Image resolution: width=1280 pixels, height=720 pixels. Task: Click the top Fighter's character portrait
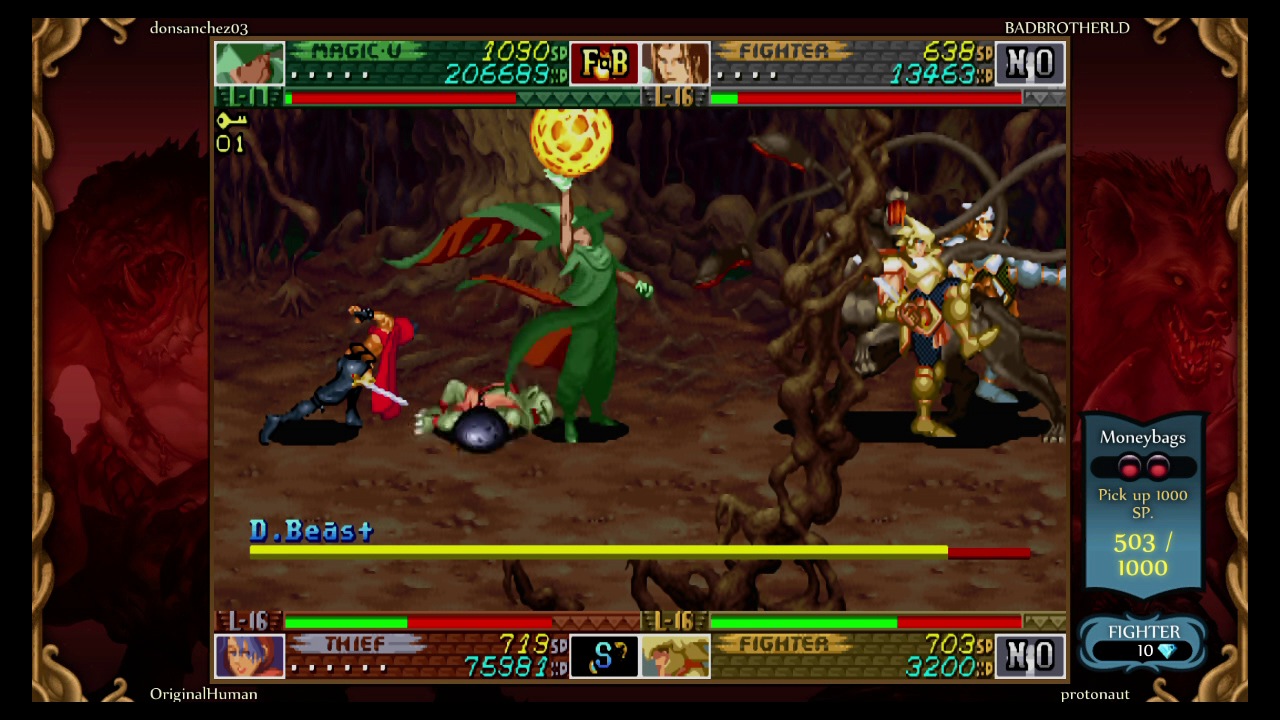[676, 63]
